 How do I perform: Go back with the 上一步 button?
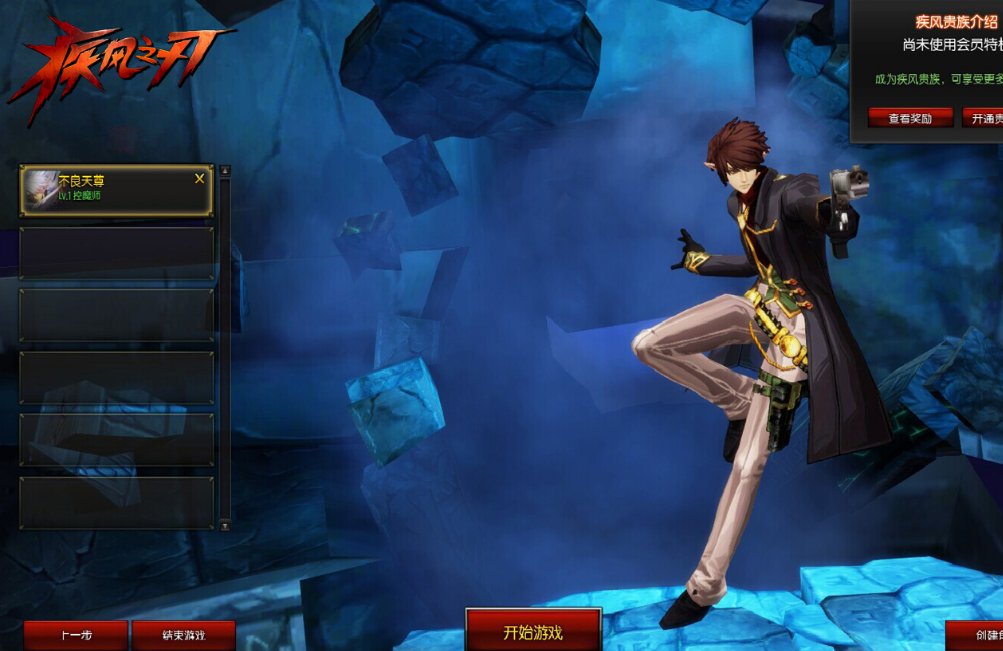(x=76, y=636)
